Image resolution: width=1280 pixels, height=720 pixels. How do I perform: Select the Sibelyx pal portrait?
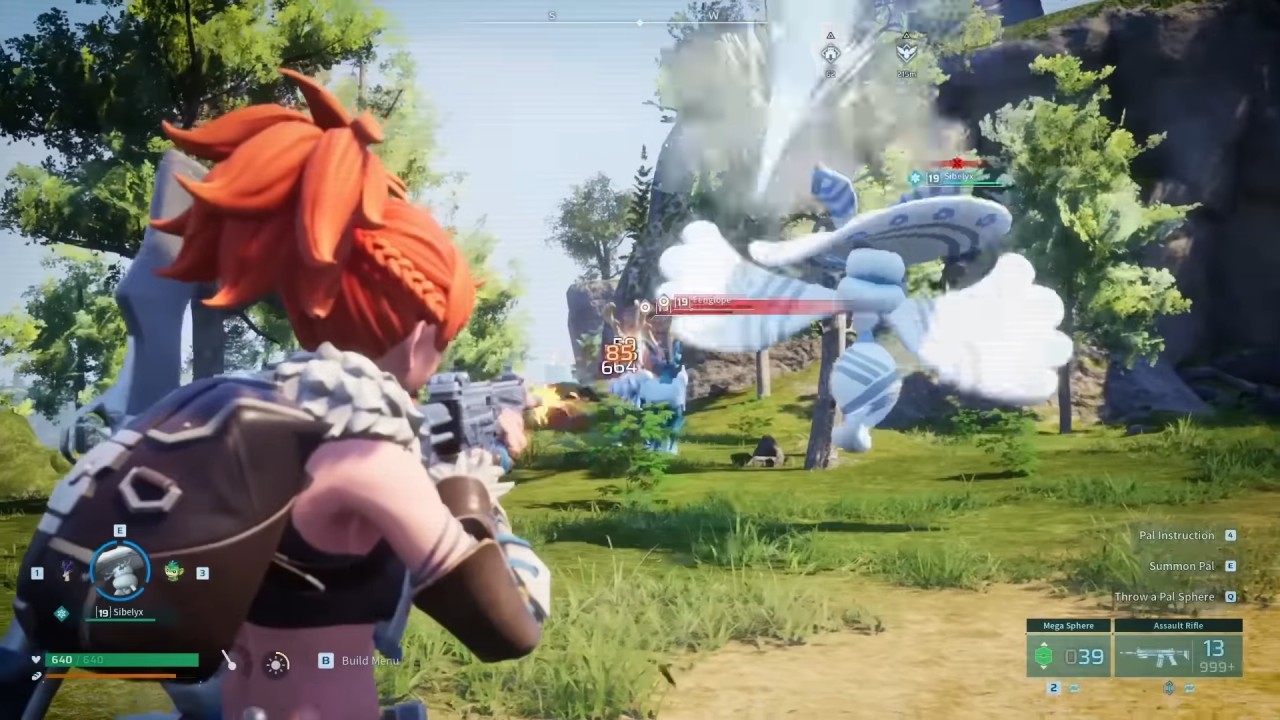tap(120, 570)
